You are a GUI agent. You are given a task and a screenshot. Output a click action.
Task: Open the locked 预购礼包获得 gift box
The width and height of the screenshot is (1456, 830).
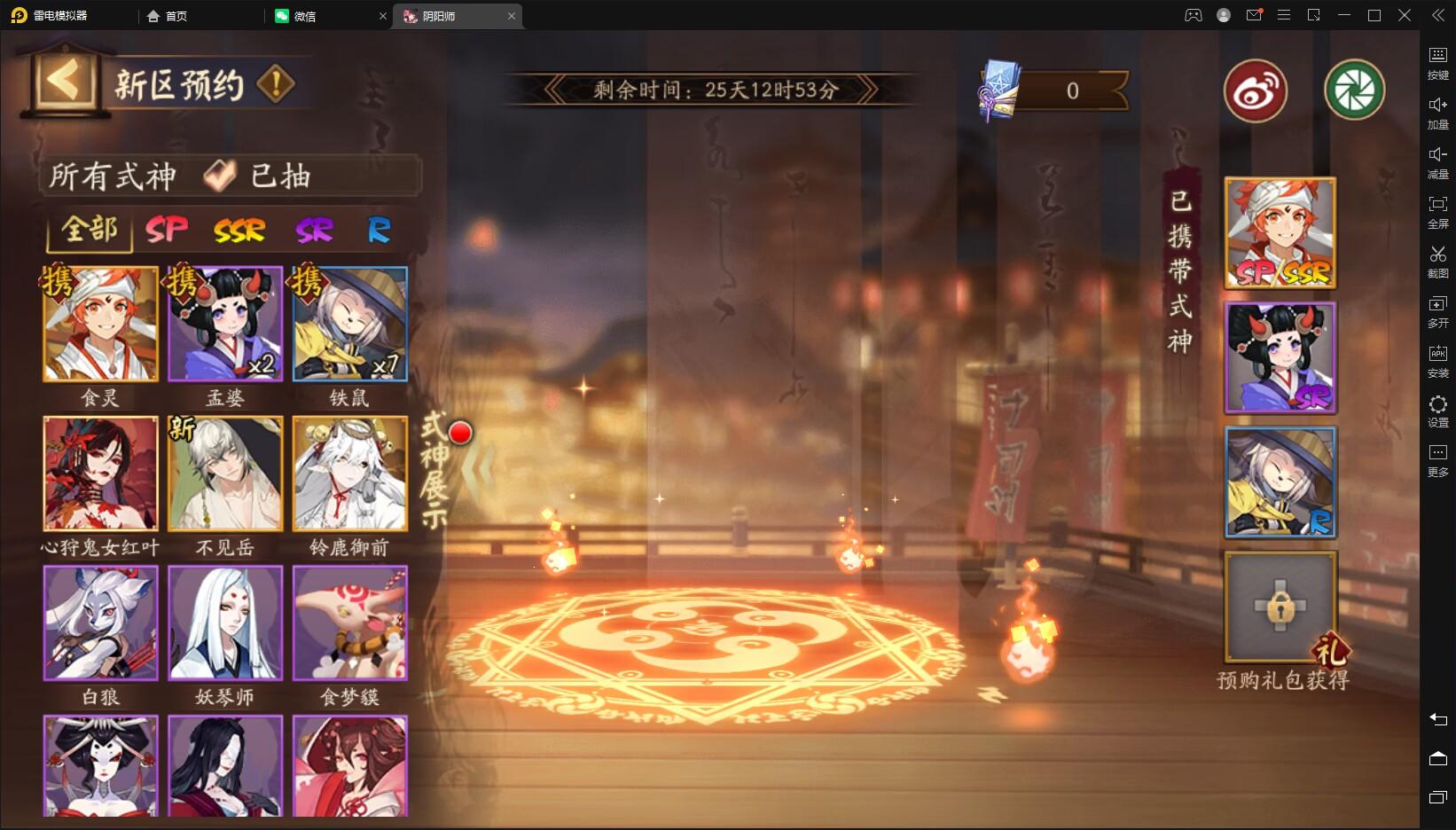pyautogui.click(x=1280, y=607)
